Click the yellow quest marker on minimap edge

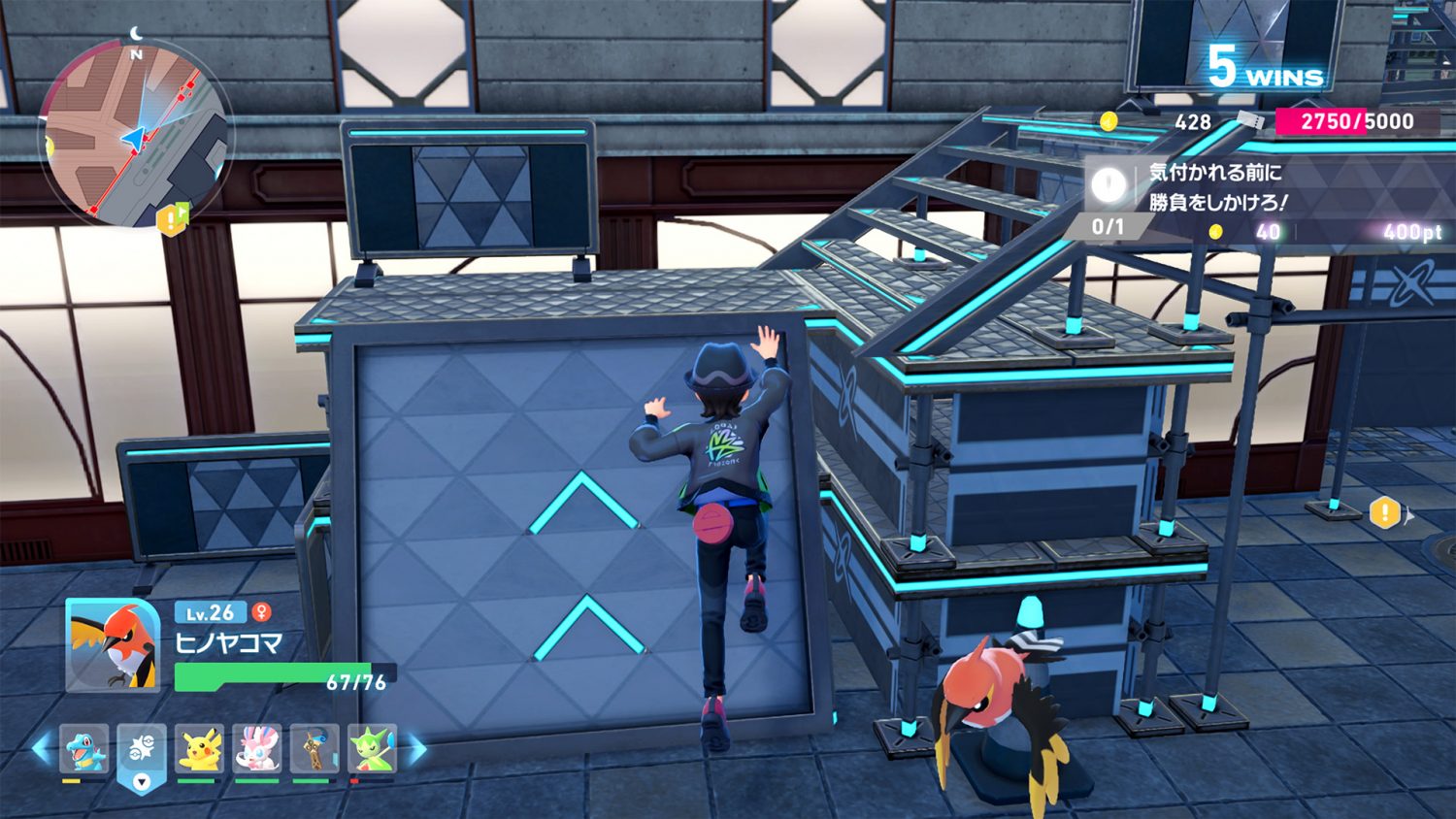(x=172, y=219)
